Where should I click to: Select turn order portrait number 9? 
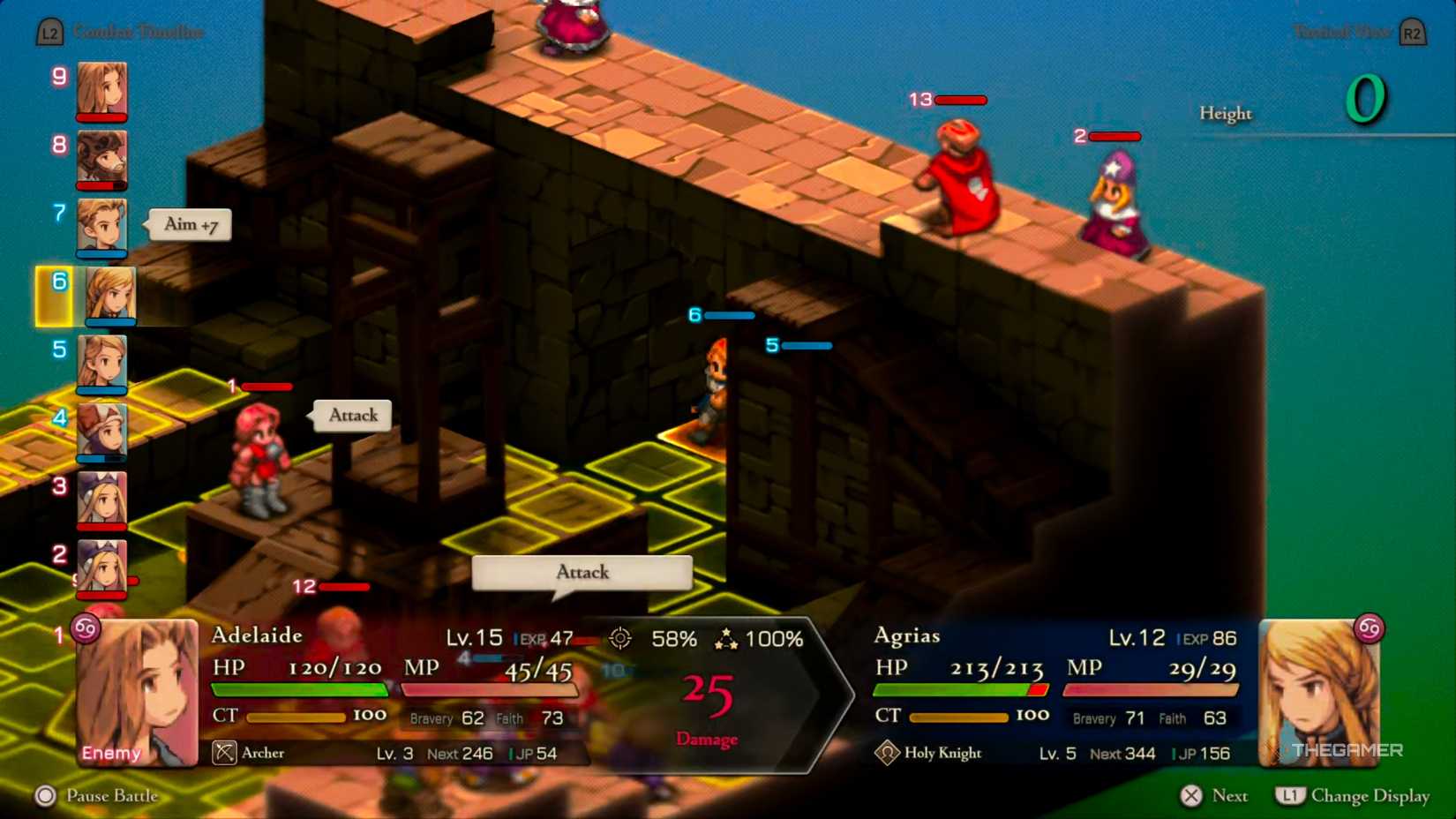tap(103, 91)
